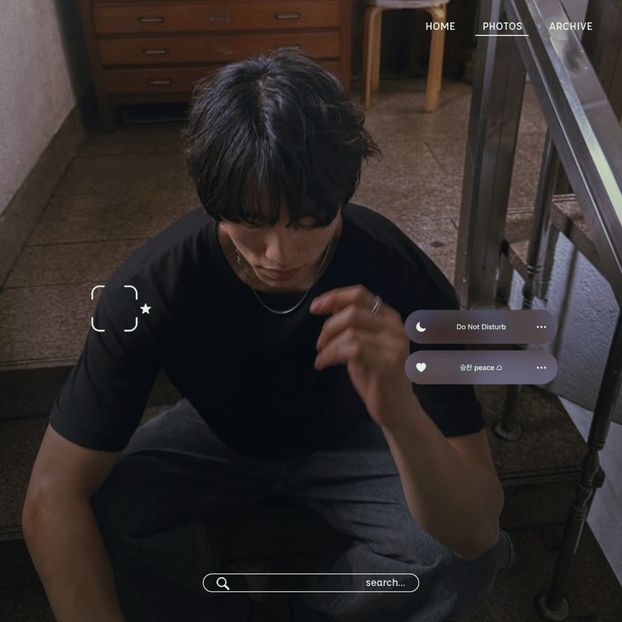Open the HOME navigation link
The image size is (622, 622).
pos(440,26)
